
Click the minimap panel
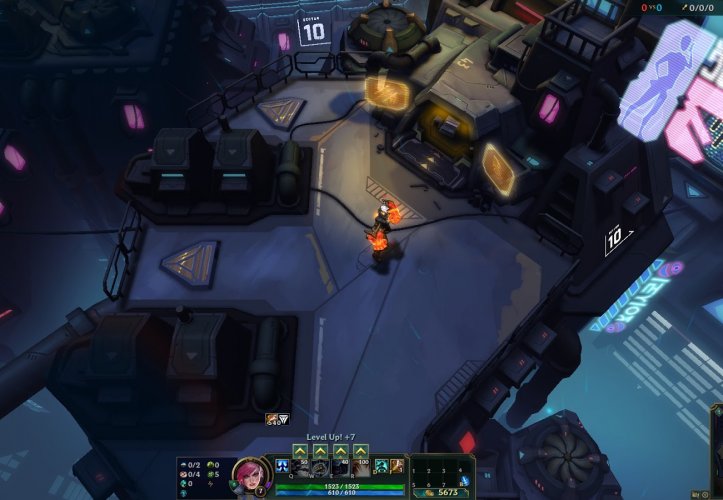coord(719,450)
